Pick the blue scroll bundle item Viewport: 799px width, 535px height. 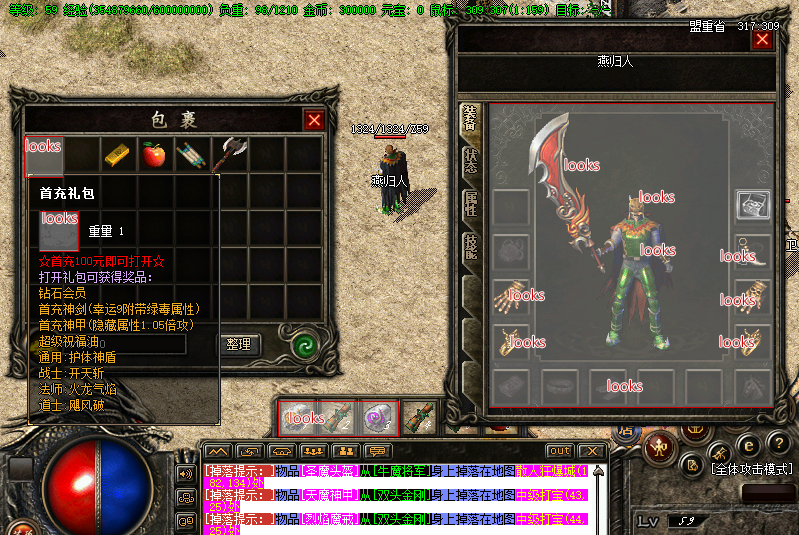pyautogui.click(x=191, y=154)
